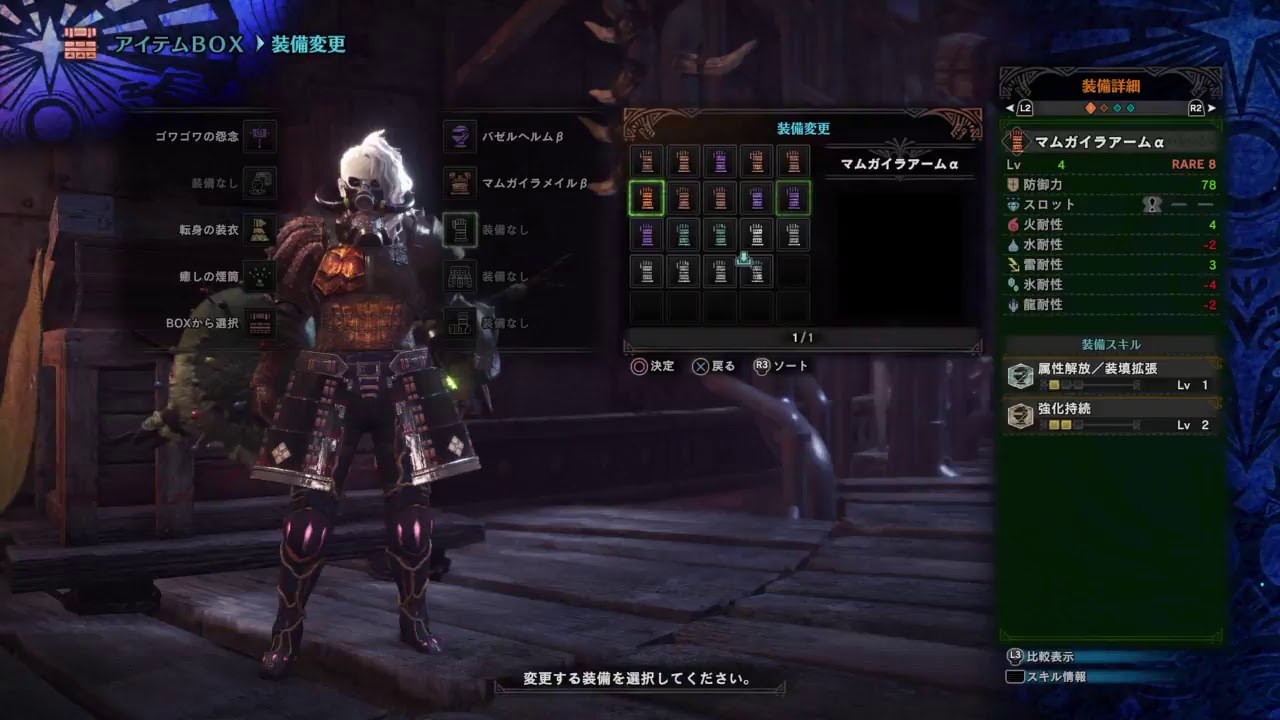The height and width of the screenshot is (720, 1280).
Task: Click the fire icon beside 火耐性
Action: pyautogui.click(x=1011, y=225)
